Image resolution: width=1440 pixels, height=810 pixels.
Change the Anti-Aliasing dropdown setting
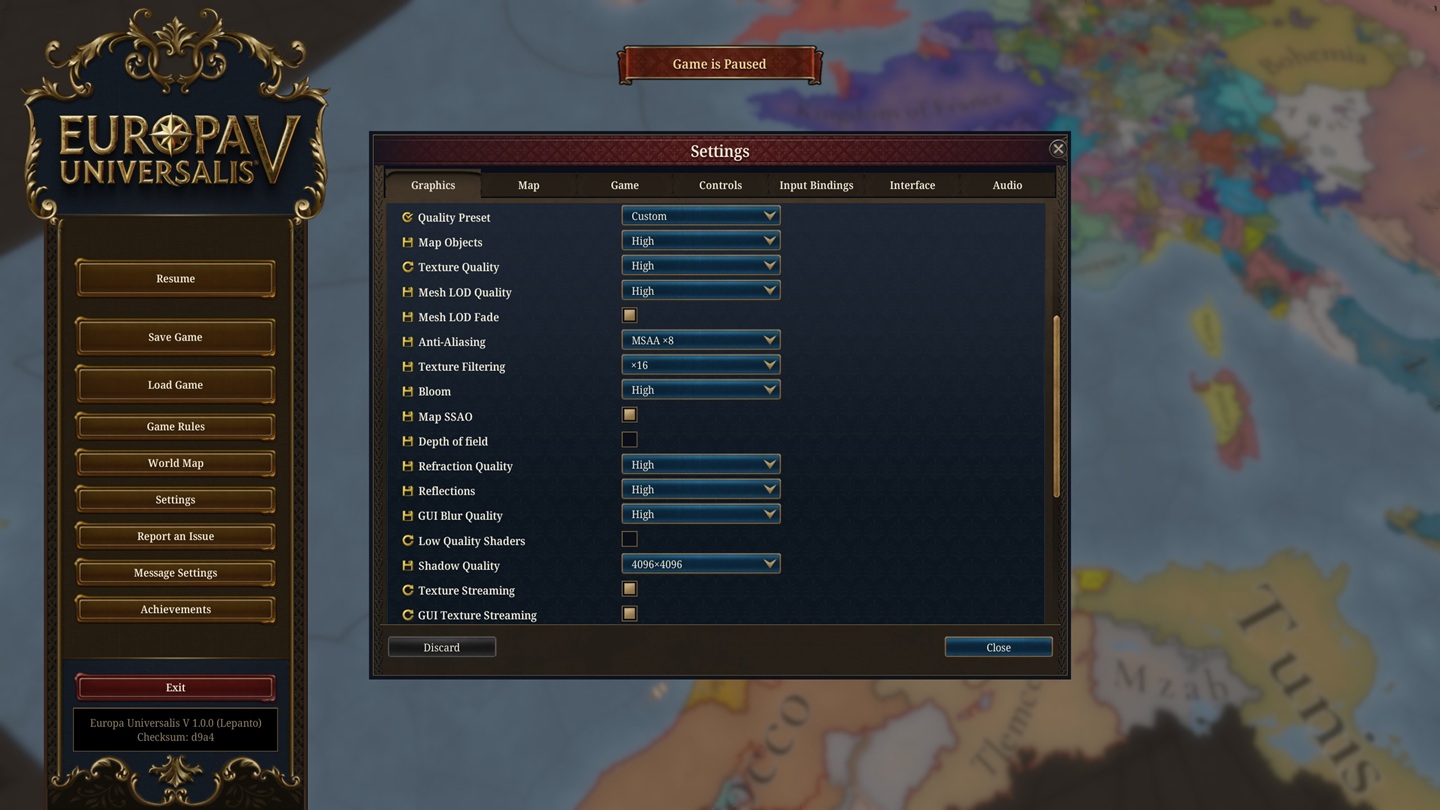coord(700,341)
